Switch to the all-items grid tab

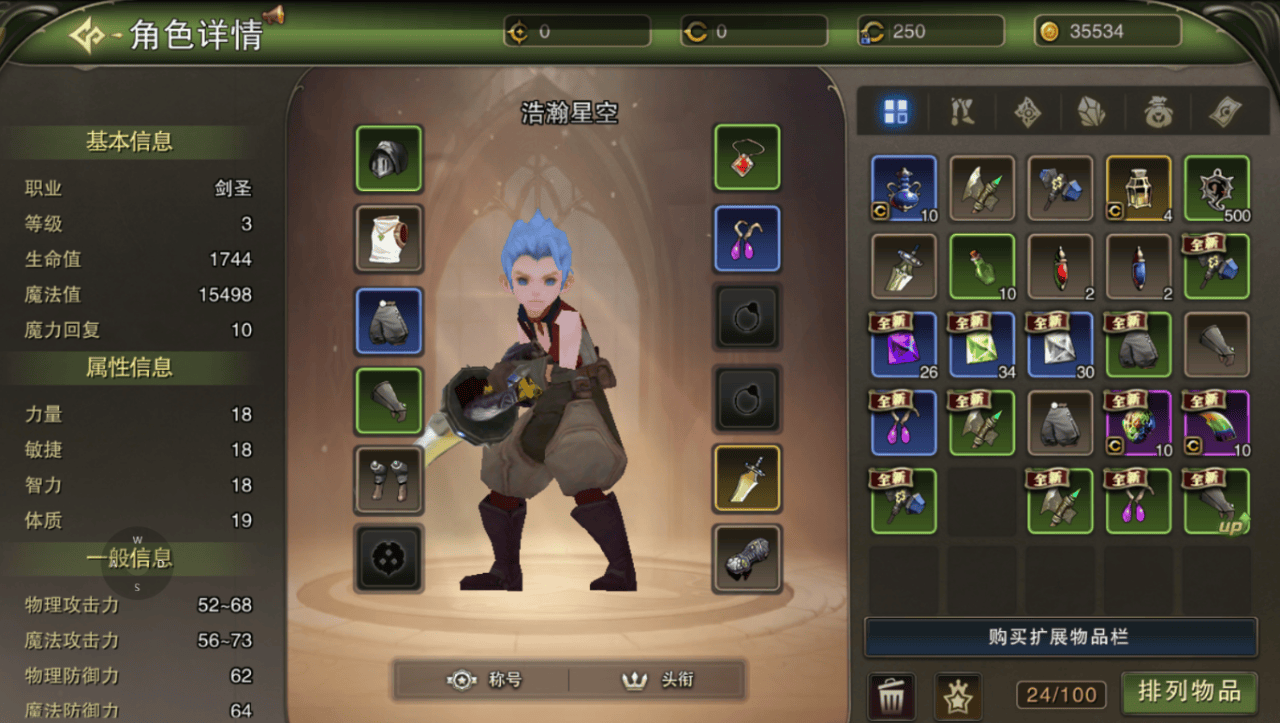pos(895,112)
